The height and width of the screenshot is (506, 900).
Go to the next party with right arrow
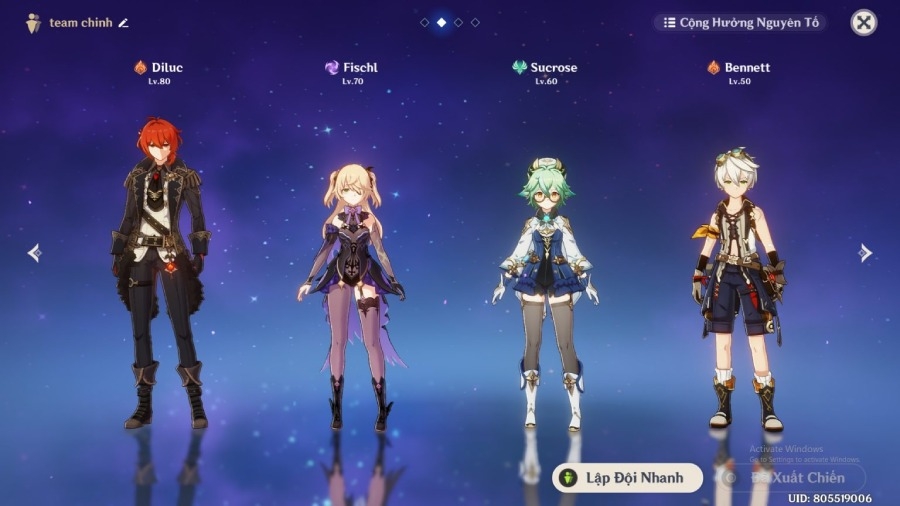pyautogui.click(x=865, y=253)
